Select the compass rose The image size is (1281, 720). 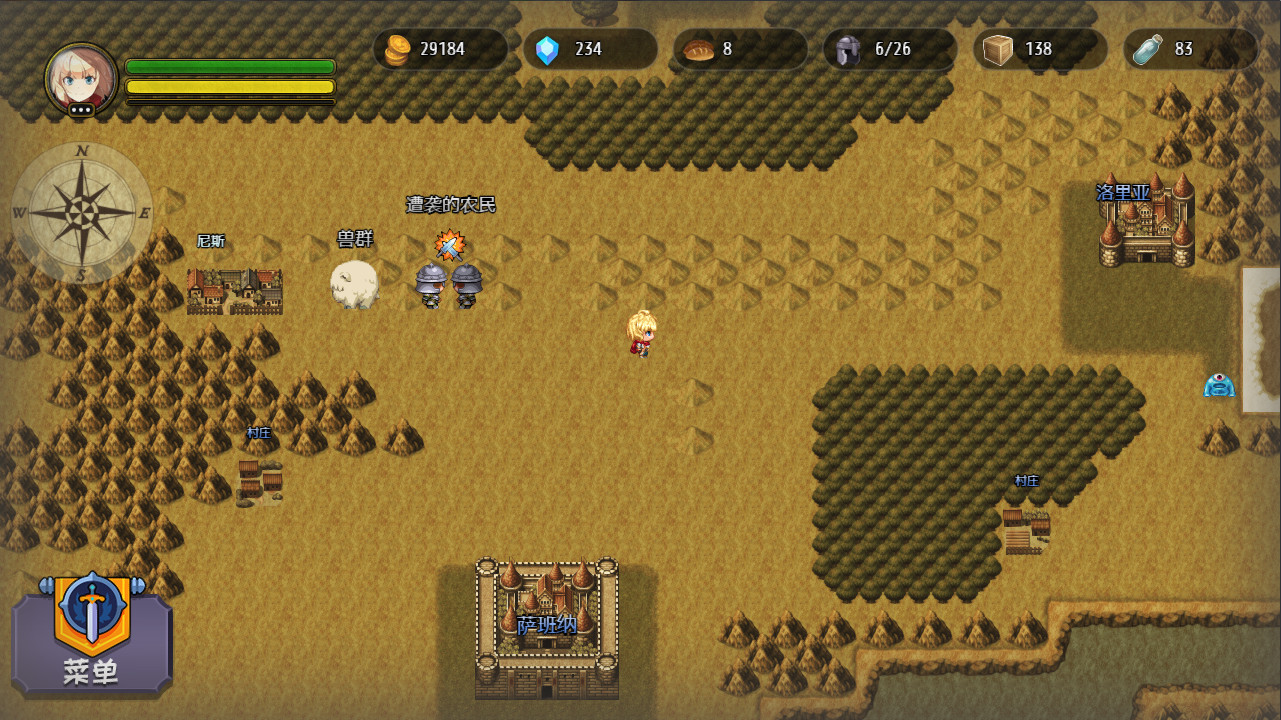82,212
